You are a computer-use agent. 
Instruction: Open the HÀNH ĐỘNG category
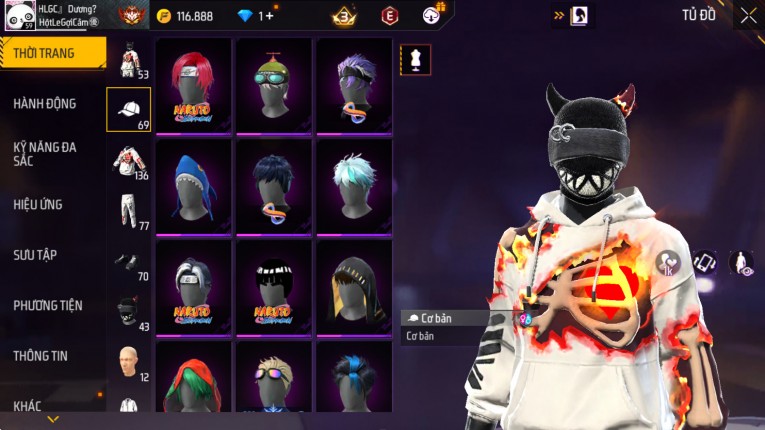pyautogui.click(x=45, y=103)
